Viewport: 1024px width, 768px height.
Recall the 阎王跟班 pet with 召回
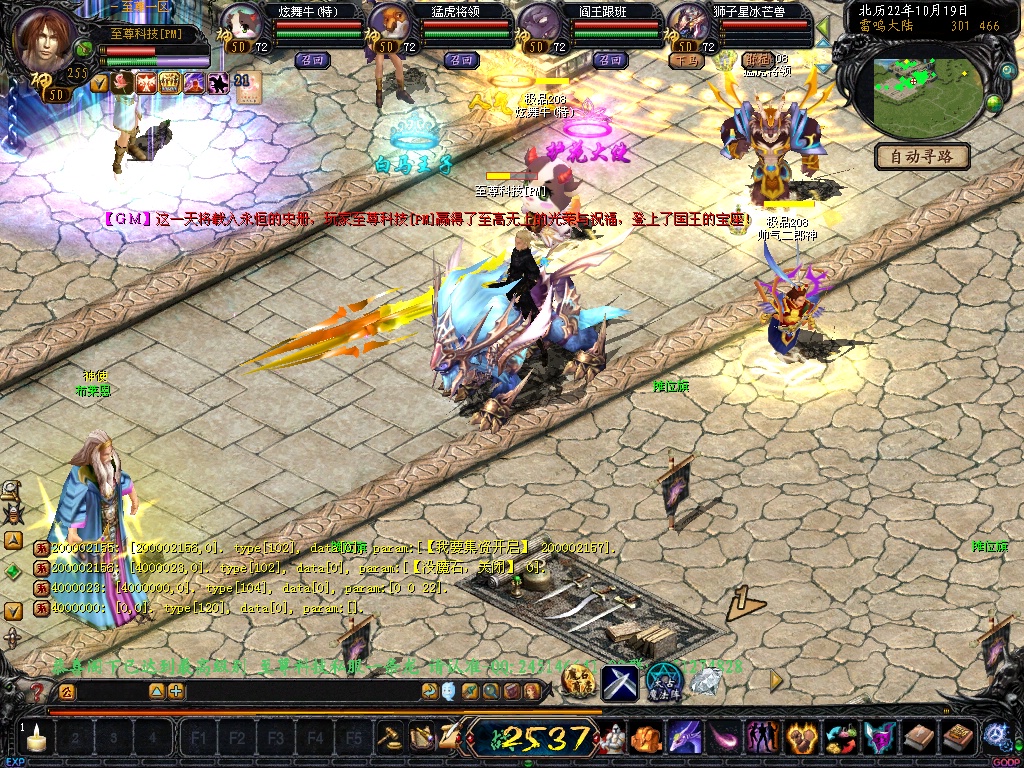pos(610,60)
